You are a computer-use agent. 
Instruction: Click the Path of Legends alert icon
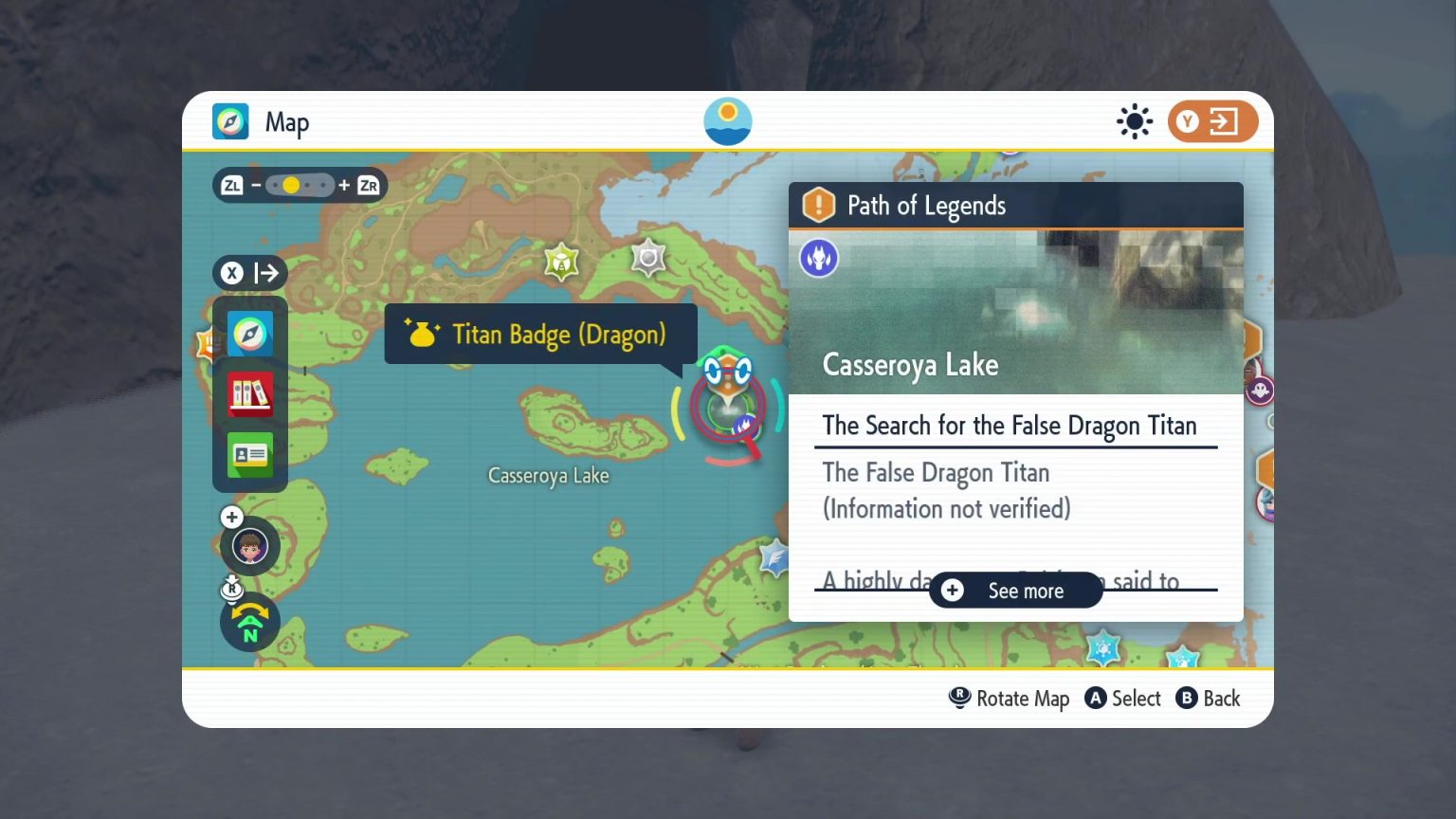(817, 205)
